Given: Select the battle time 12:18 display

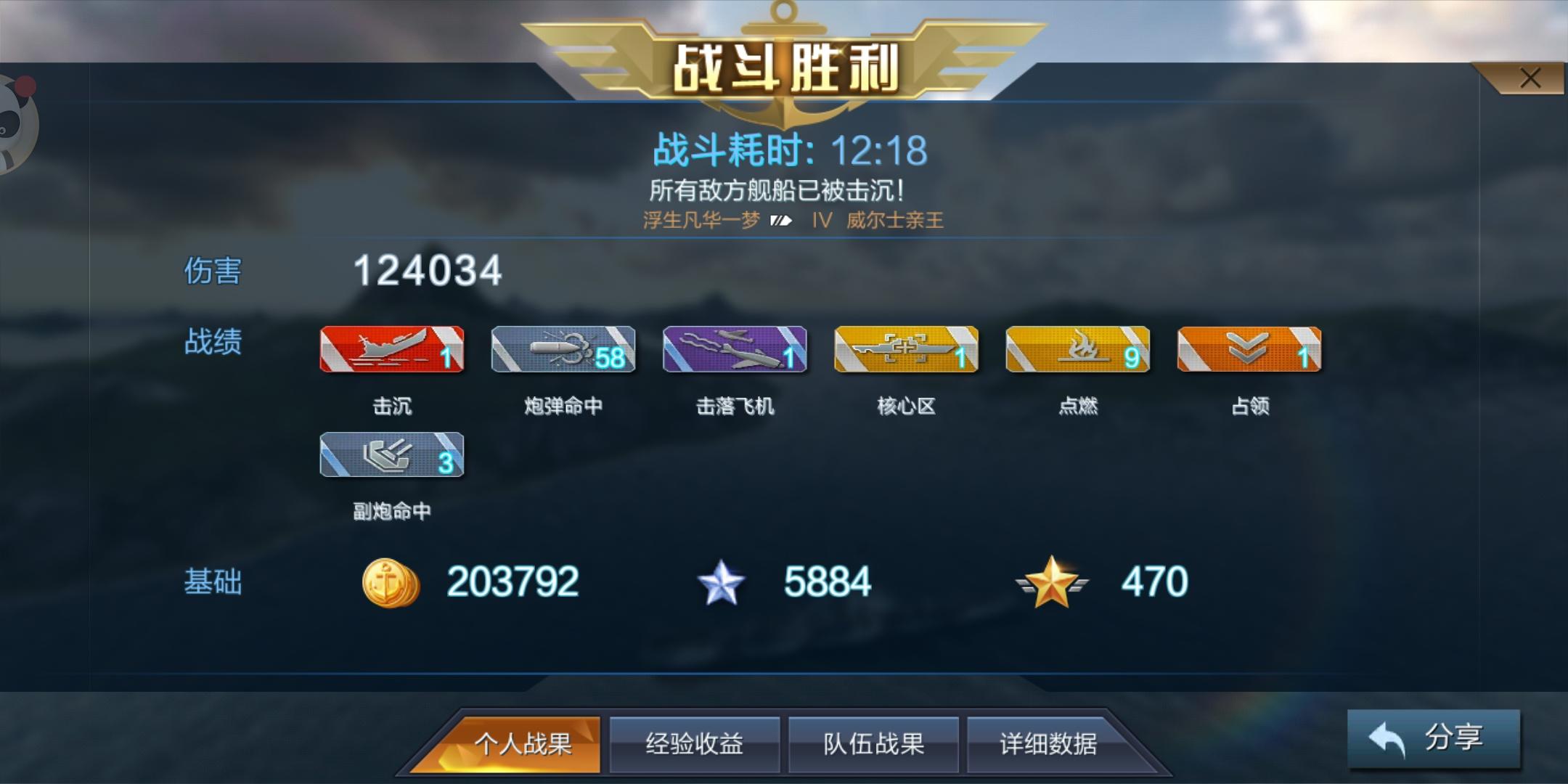Looking at the screenshot, I should 877,150.
